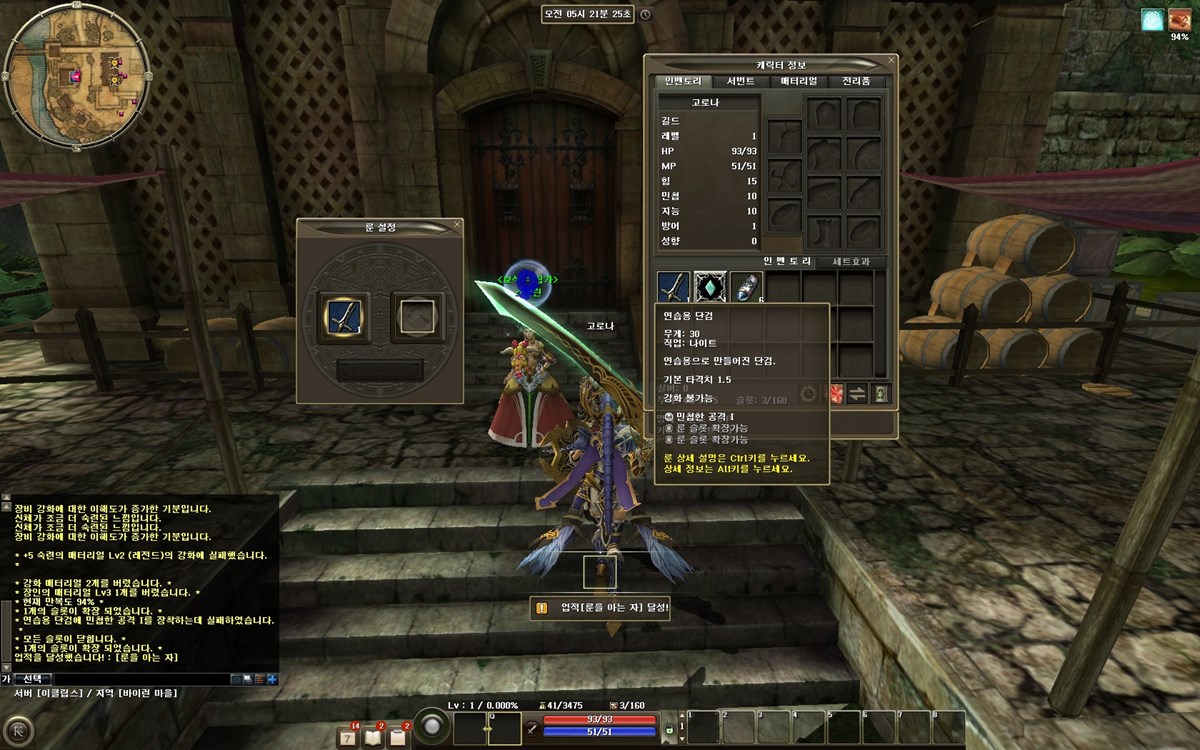Choose the blue scroll item in inventory
The height and width of the screenshot is (750, 1200).
(745, 287)
